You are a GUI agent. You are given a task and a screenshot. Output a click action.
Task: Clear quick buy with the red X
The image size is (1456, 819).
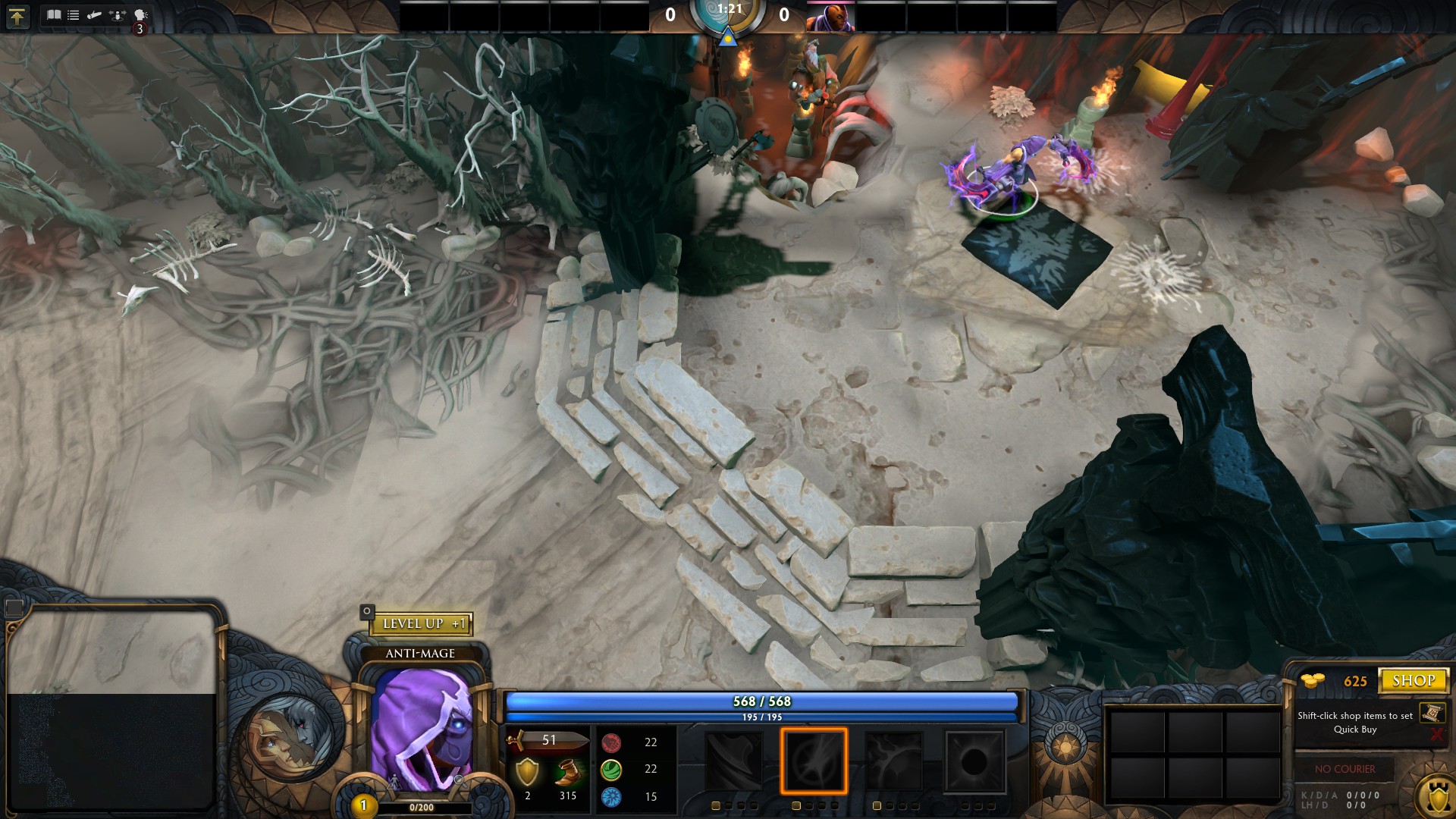pyautogui.click(x=1436, y=734)
